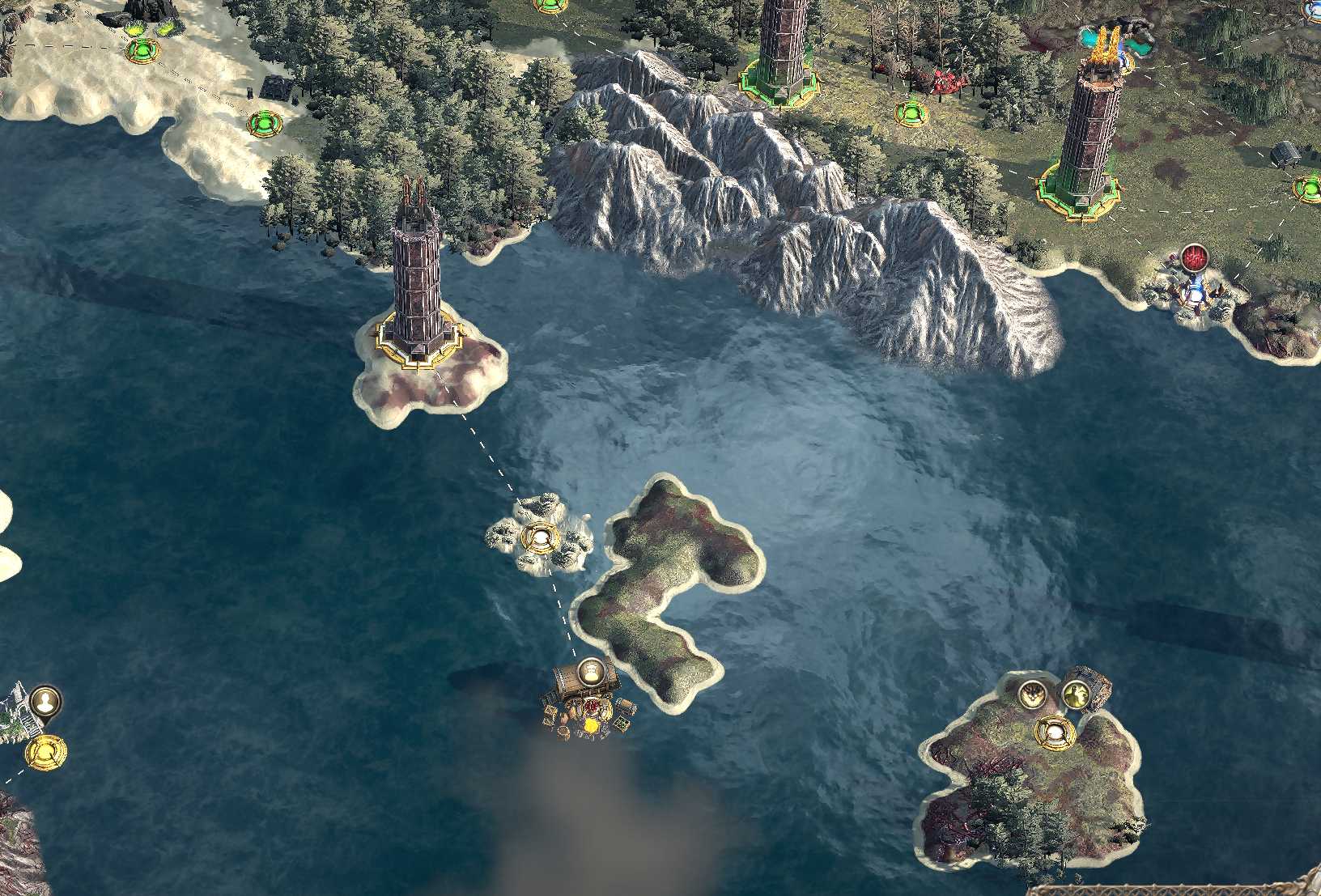
Task: Select the red round marker on the east shore
Action: click(x=1191, y=259)
